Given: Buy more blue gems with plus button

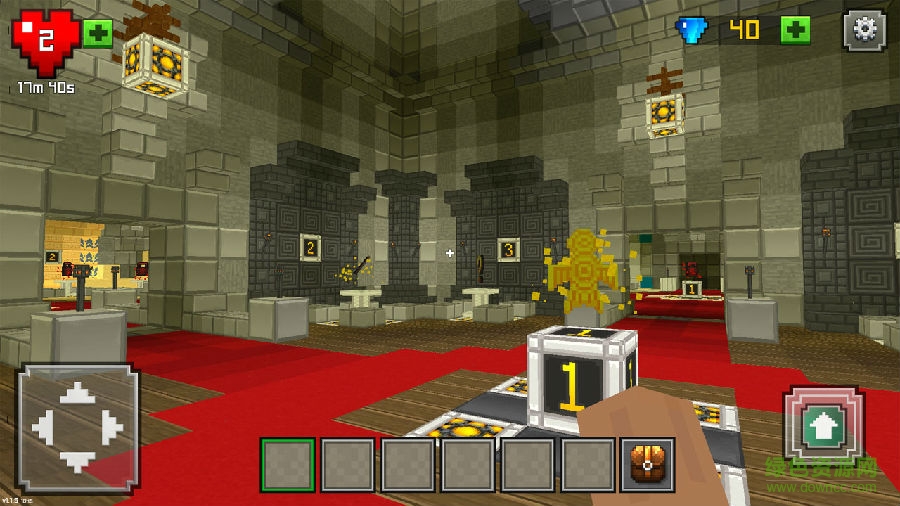Looking at the screenshot, I should tap(795, 30).
